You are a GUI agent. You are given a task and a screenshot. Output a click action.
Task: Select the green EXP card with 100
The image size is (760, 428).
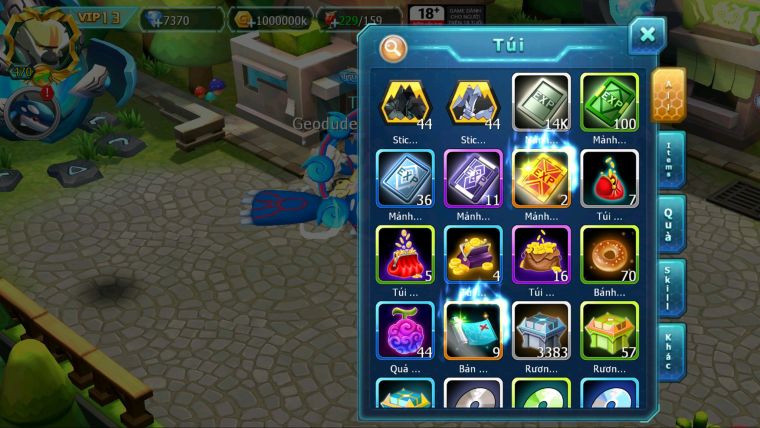pos(609,103)
